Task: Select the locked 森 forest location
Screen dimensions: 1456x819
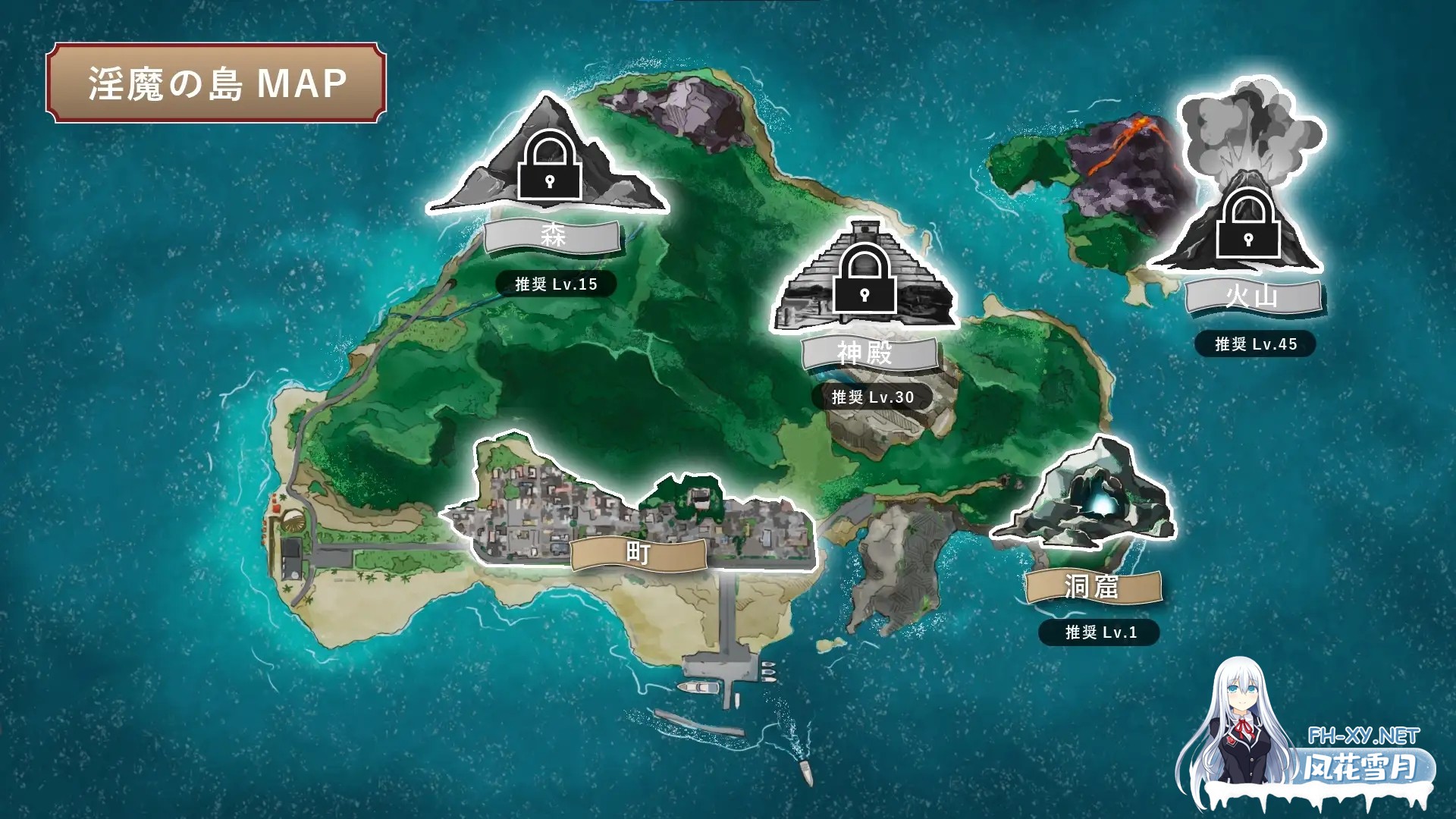Action: [x=549, y=163]
